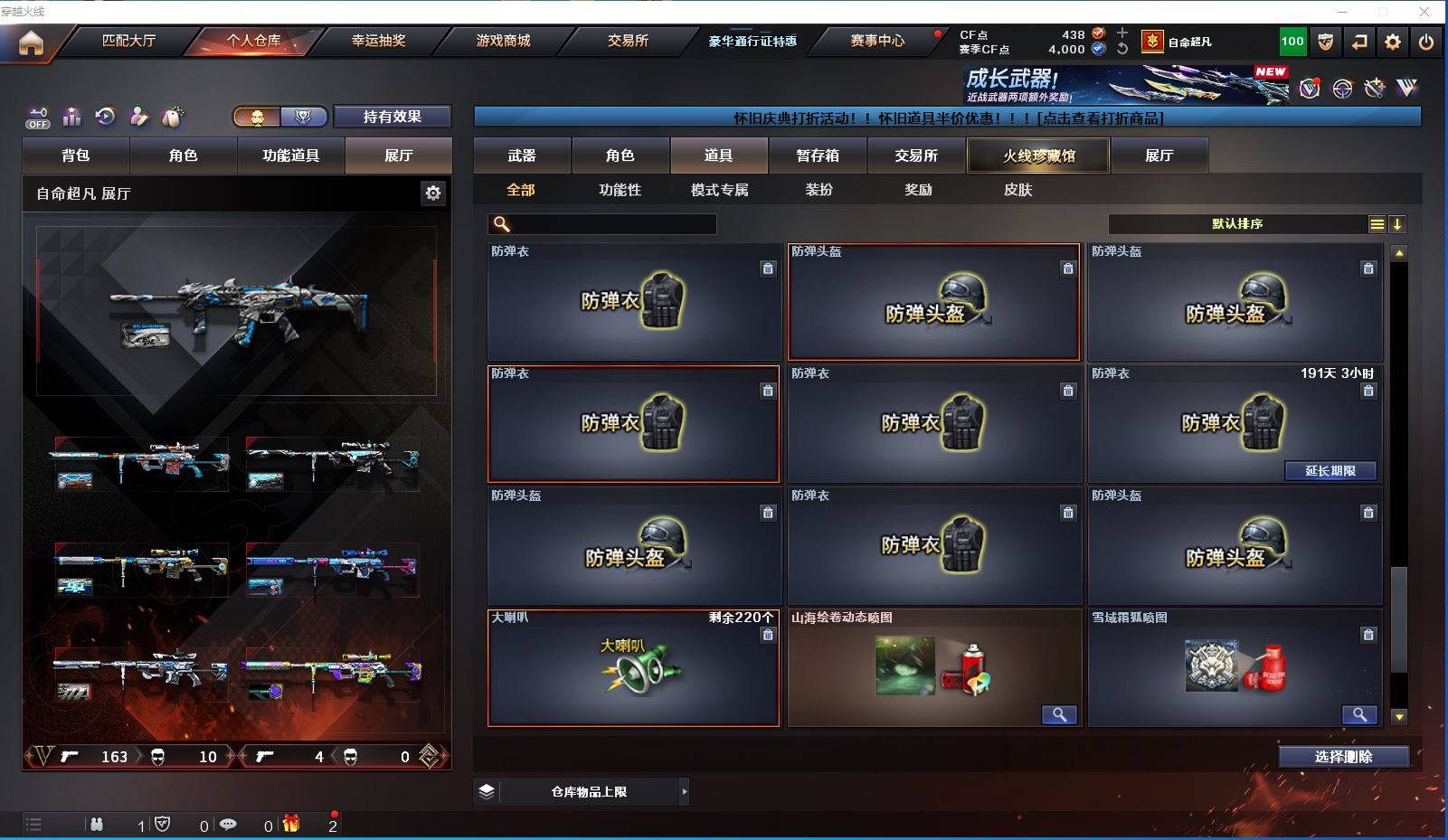Filter items by 皮肤 skins category
Screen dimensions: 1448x840
1017,190
